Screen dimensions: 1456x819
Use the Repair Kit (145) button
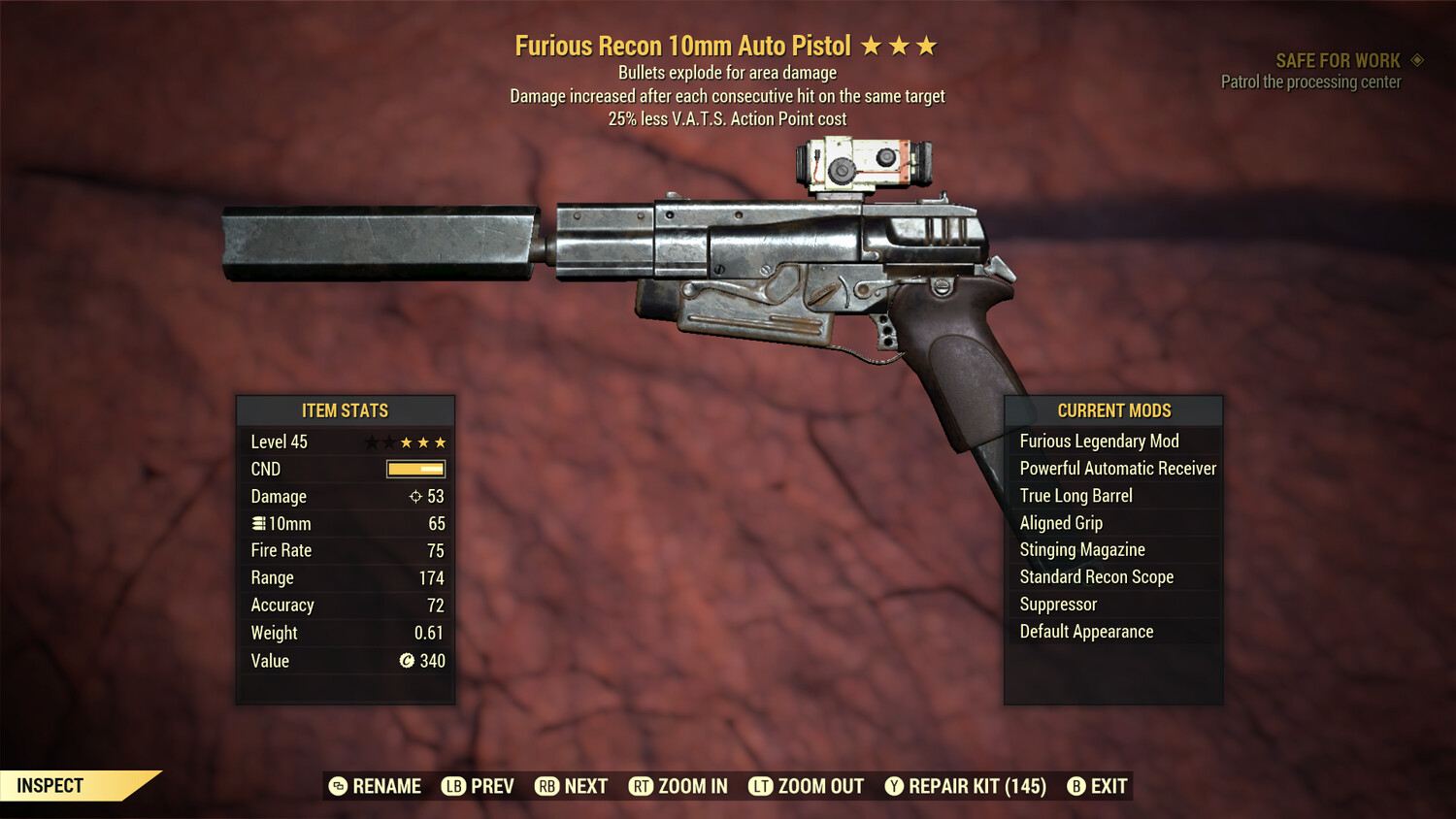click(x=966, y=786)
